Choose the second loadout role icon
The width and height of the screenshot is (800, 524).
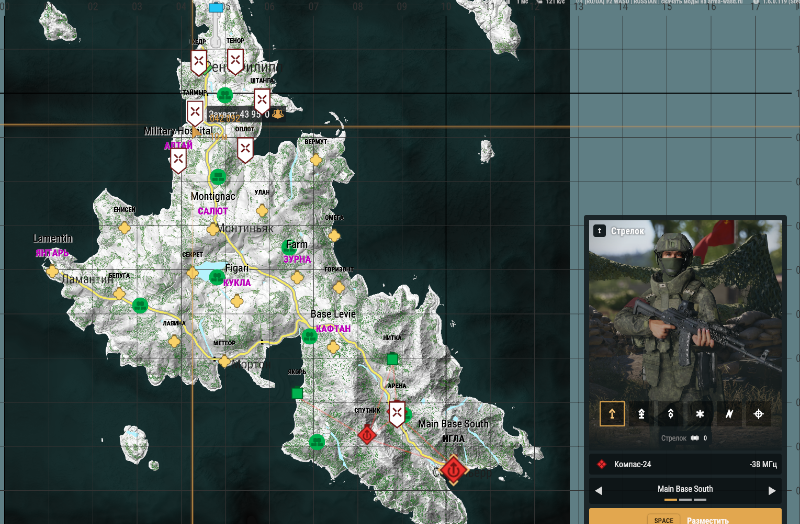tap(641, 414)
